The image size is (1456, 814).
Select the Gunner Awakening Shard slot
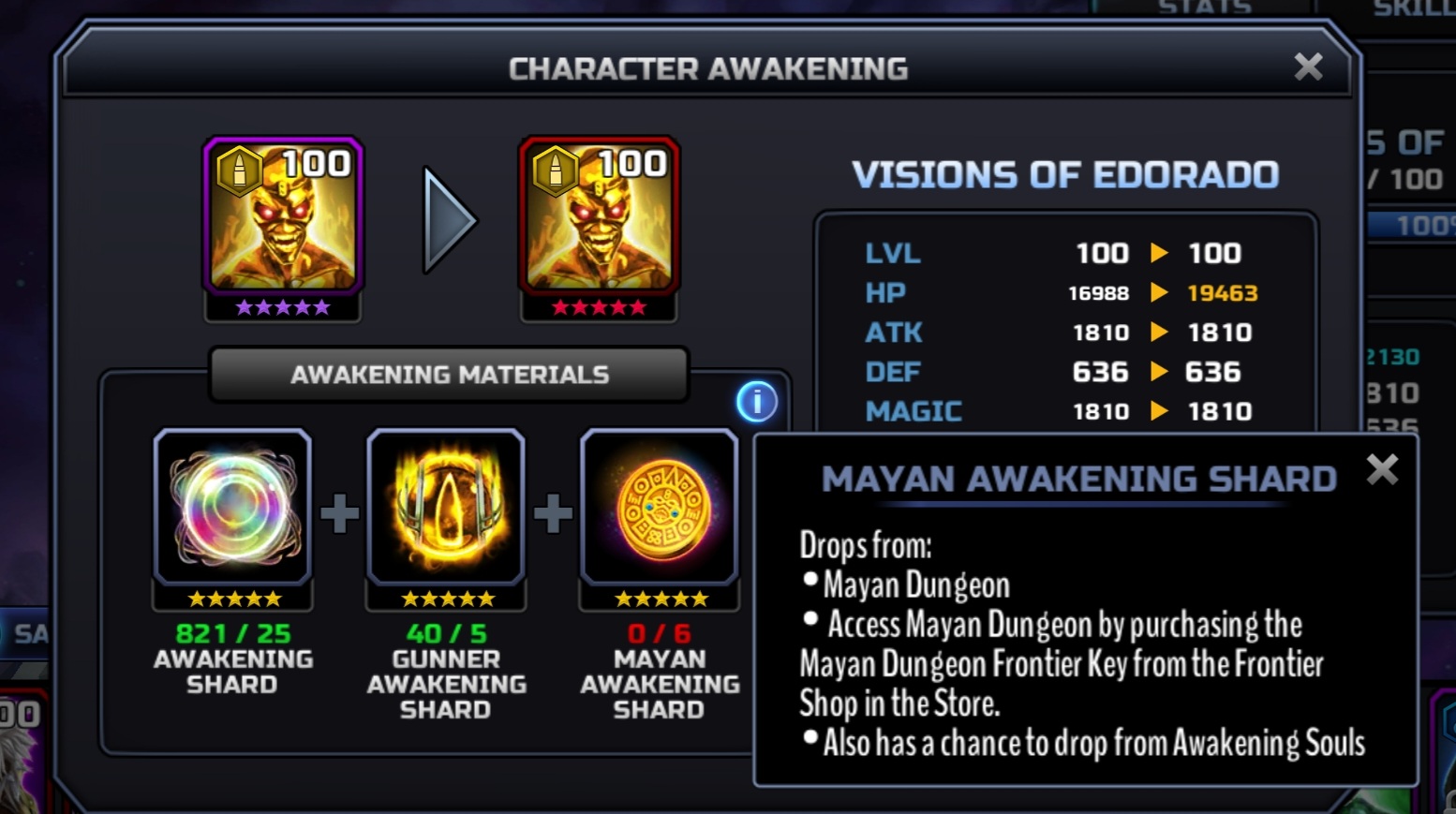pos(446,508)
